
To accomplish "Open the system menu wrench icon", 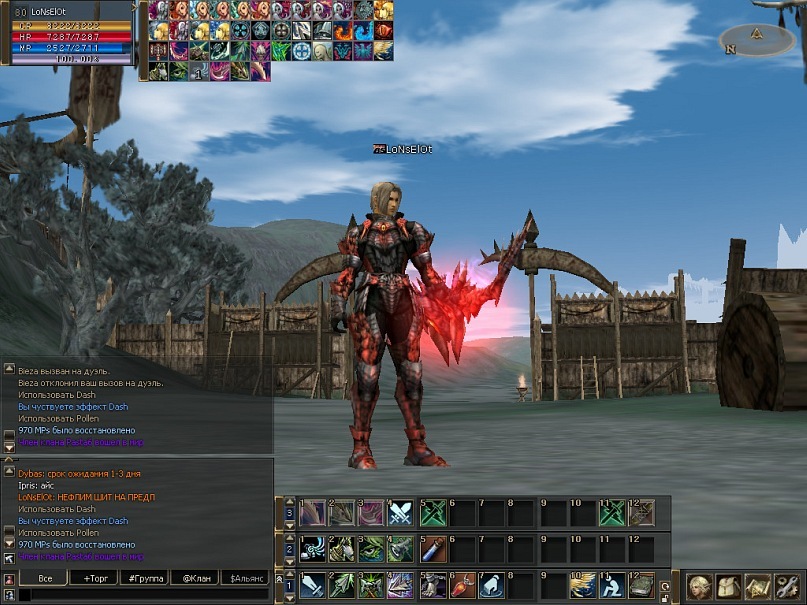I will pos(788,587).
